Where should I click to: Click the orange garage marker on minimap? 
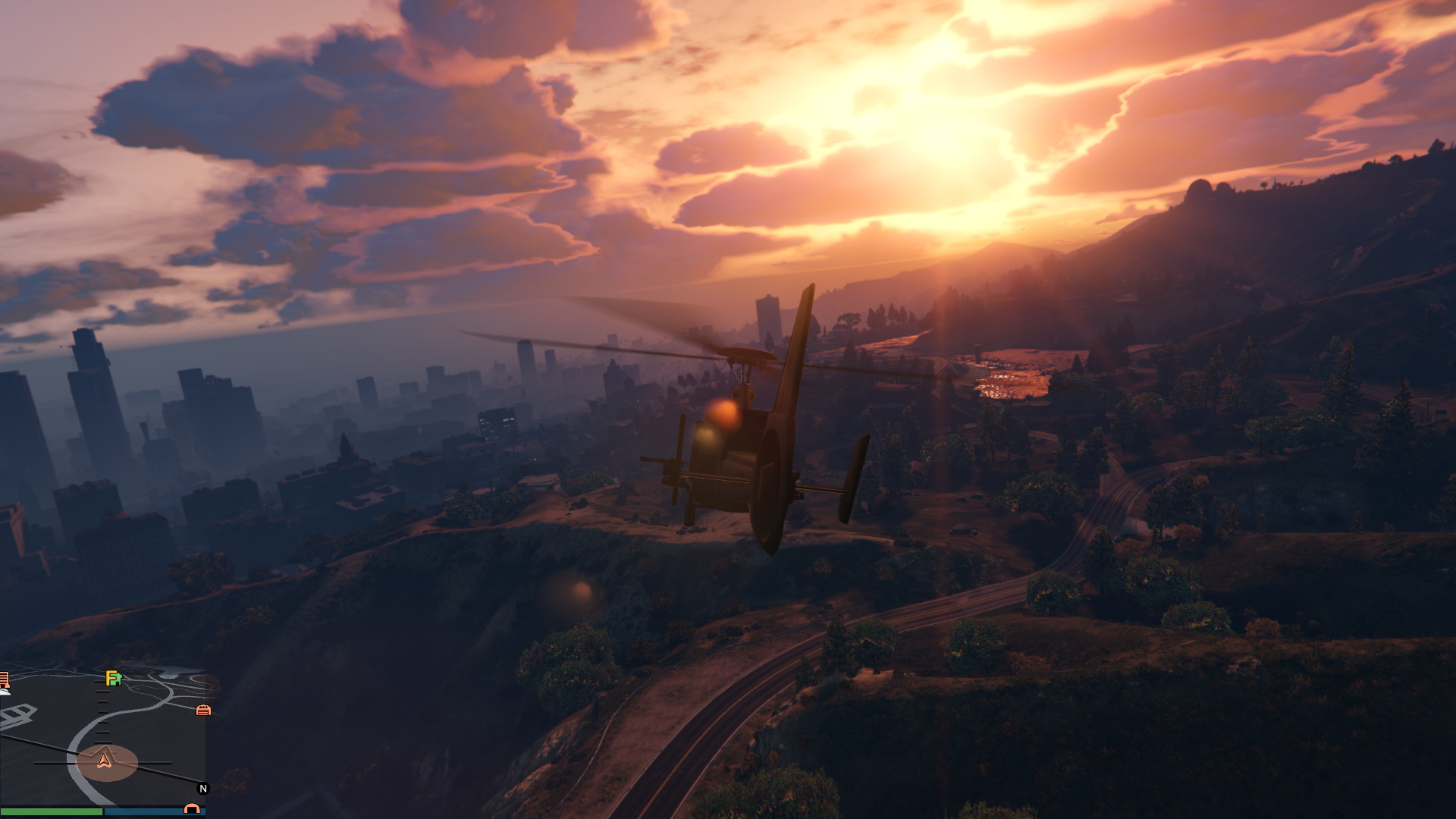click(x=203, y=711)
